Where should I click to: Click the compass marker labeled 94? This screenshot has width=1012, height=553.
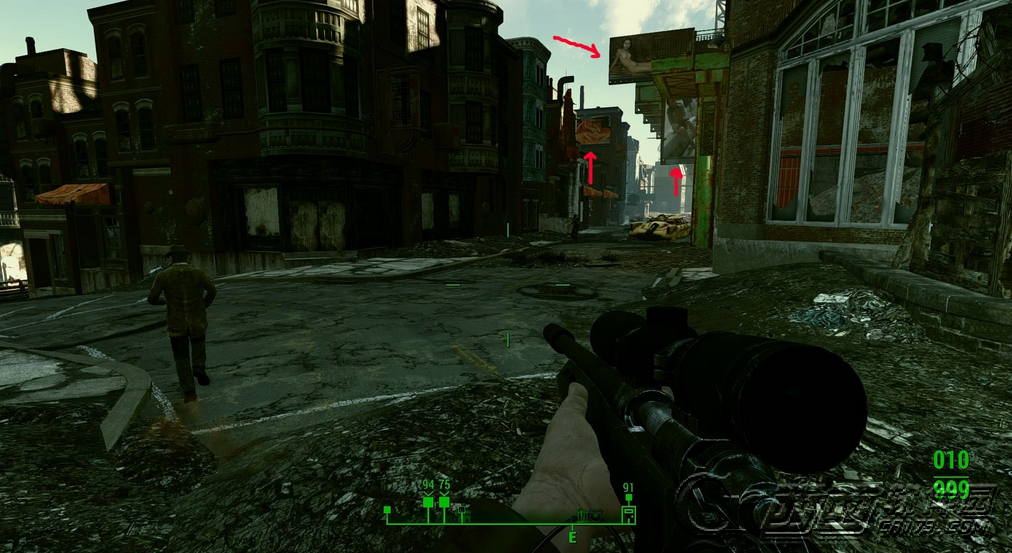point(428,502)
